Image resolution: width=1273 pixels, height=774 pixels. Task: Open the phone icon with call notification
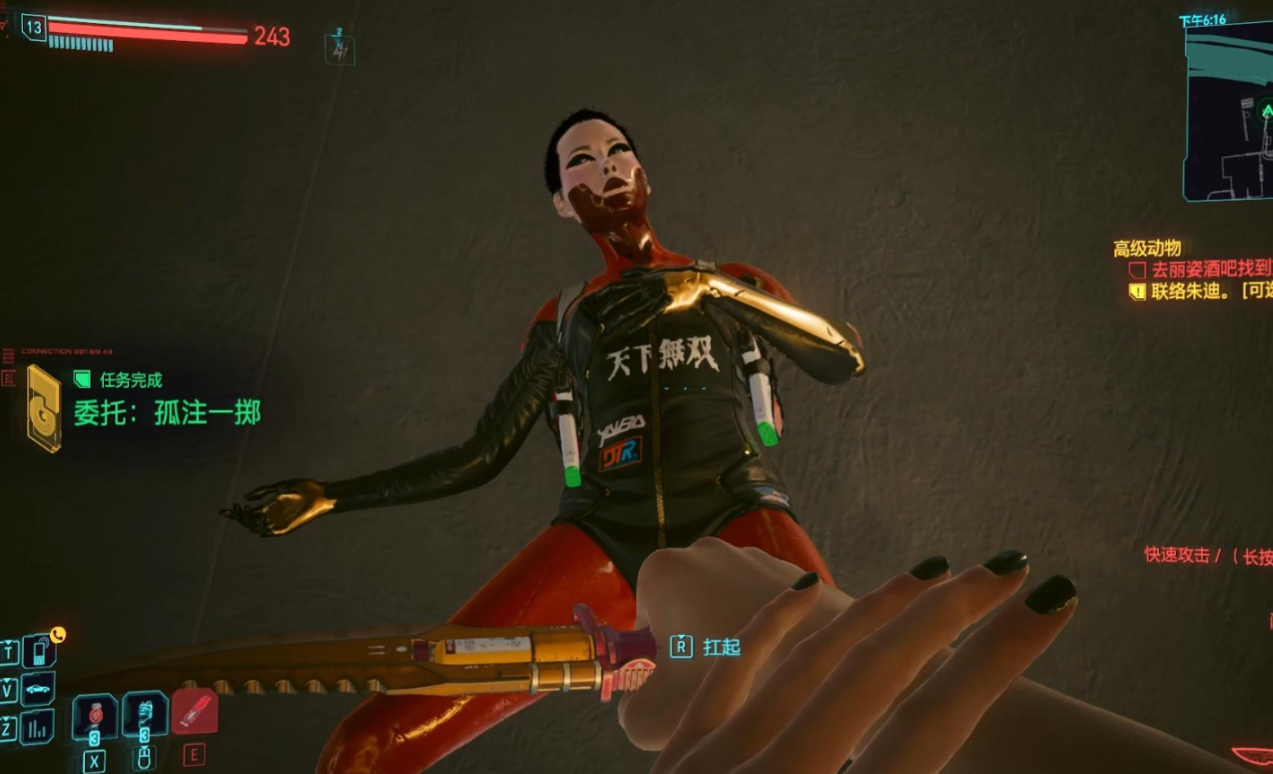pos(39,651)
